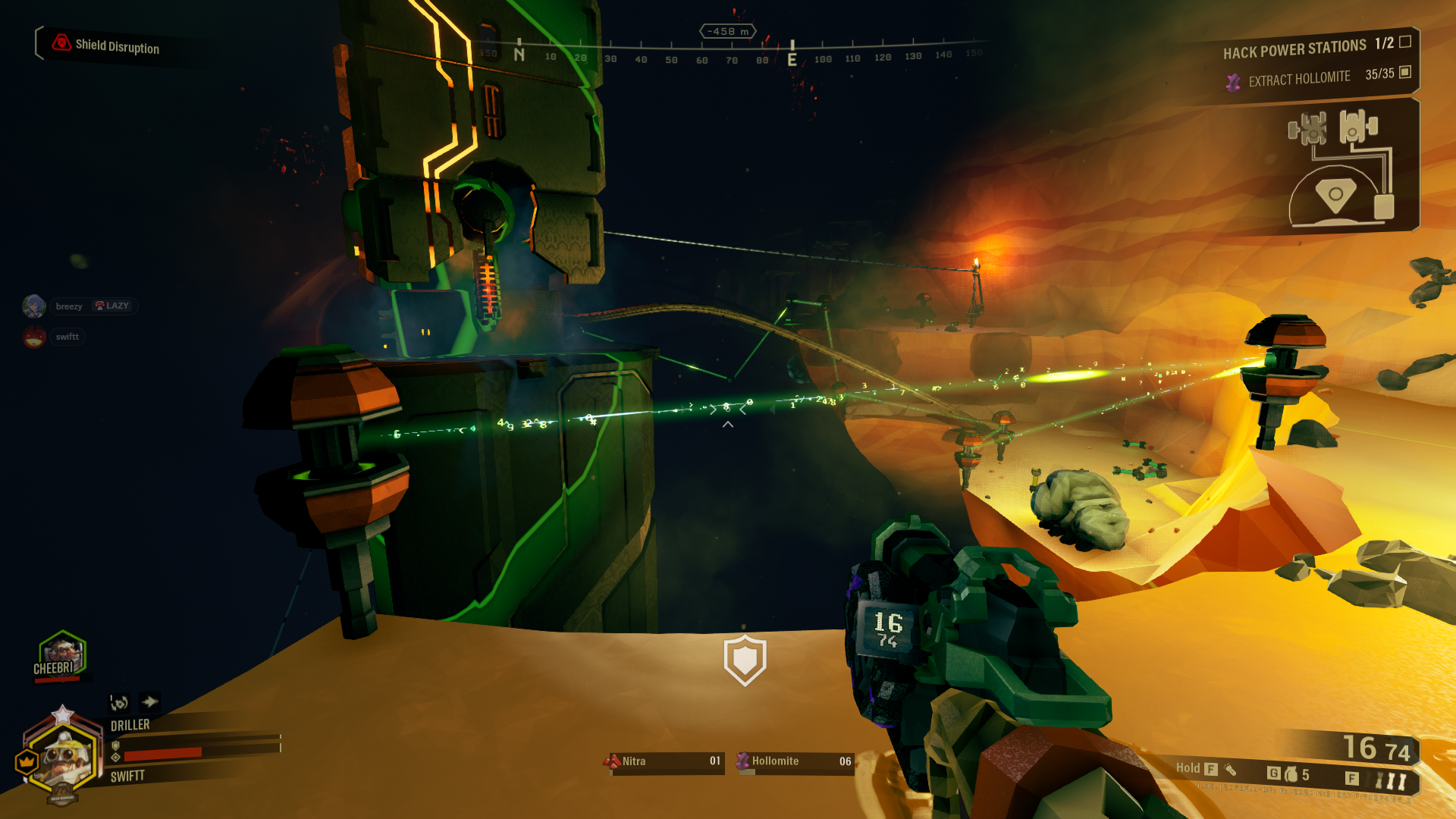Click the Shield Disruption warning icon
This screenshot has height=819, width=1456.
click(61, 43)
